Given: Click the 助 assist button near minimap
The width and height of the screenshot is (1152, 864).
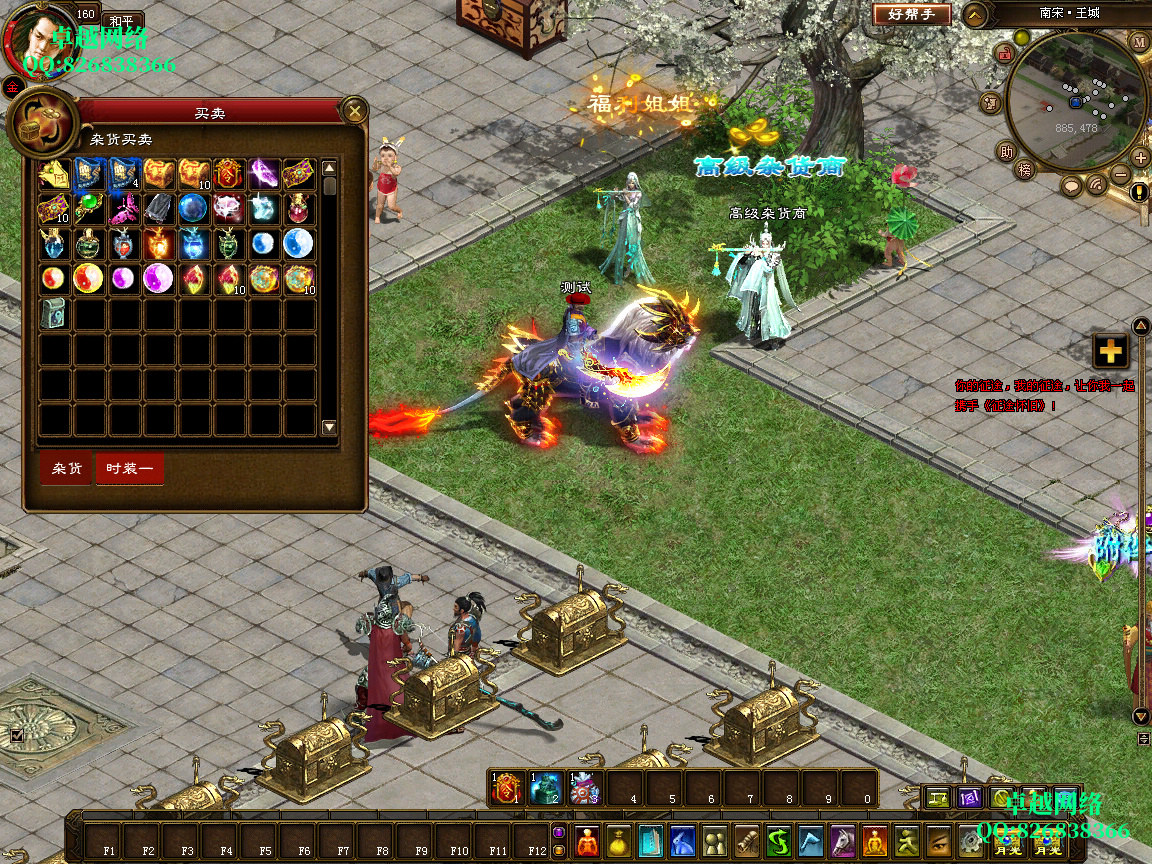Looking at the screenshot, I should (1005, 152).
